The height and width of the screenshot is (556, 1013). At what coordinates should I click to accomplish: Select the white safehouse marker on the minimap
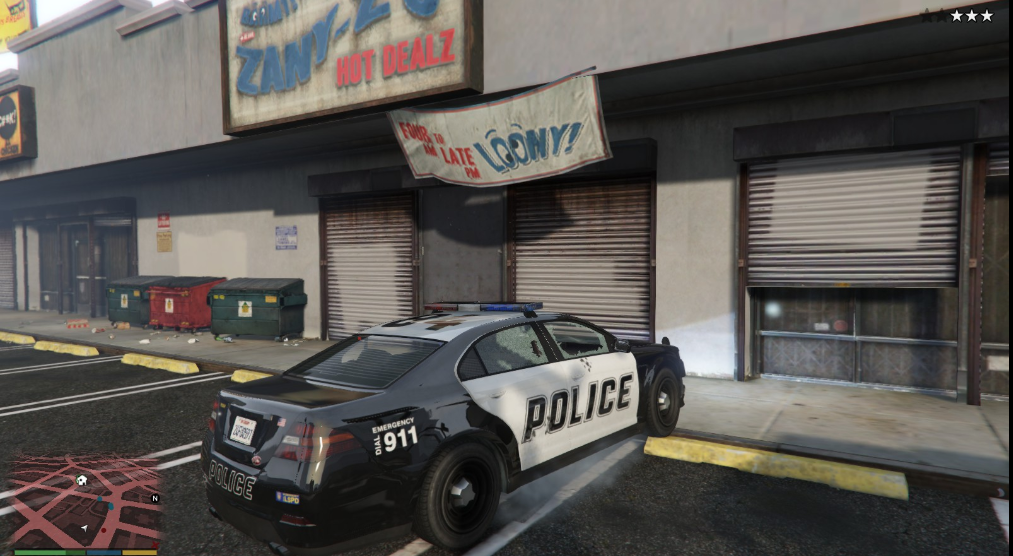point(82,480)
